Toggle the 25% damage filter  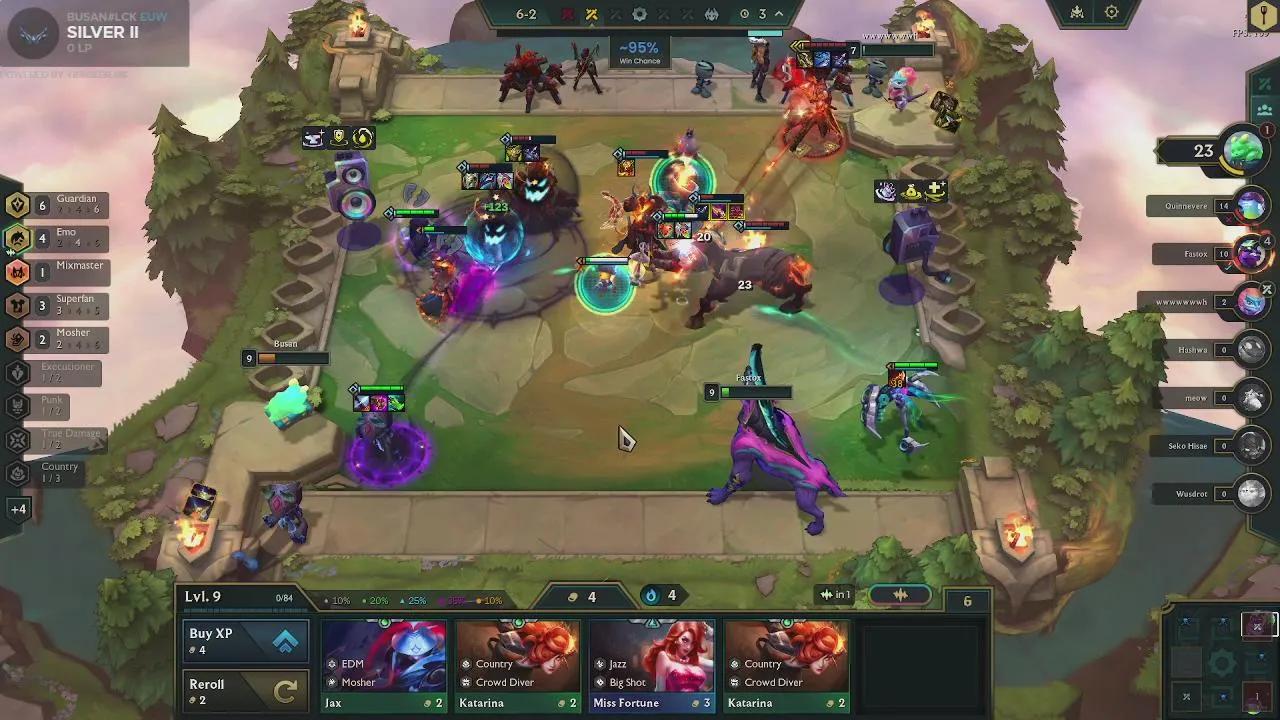click(417, 600)
